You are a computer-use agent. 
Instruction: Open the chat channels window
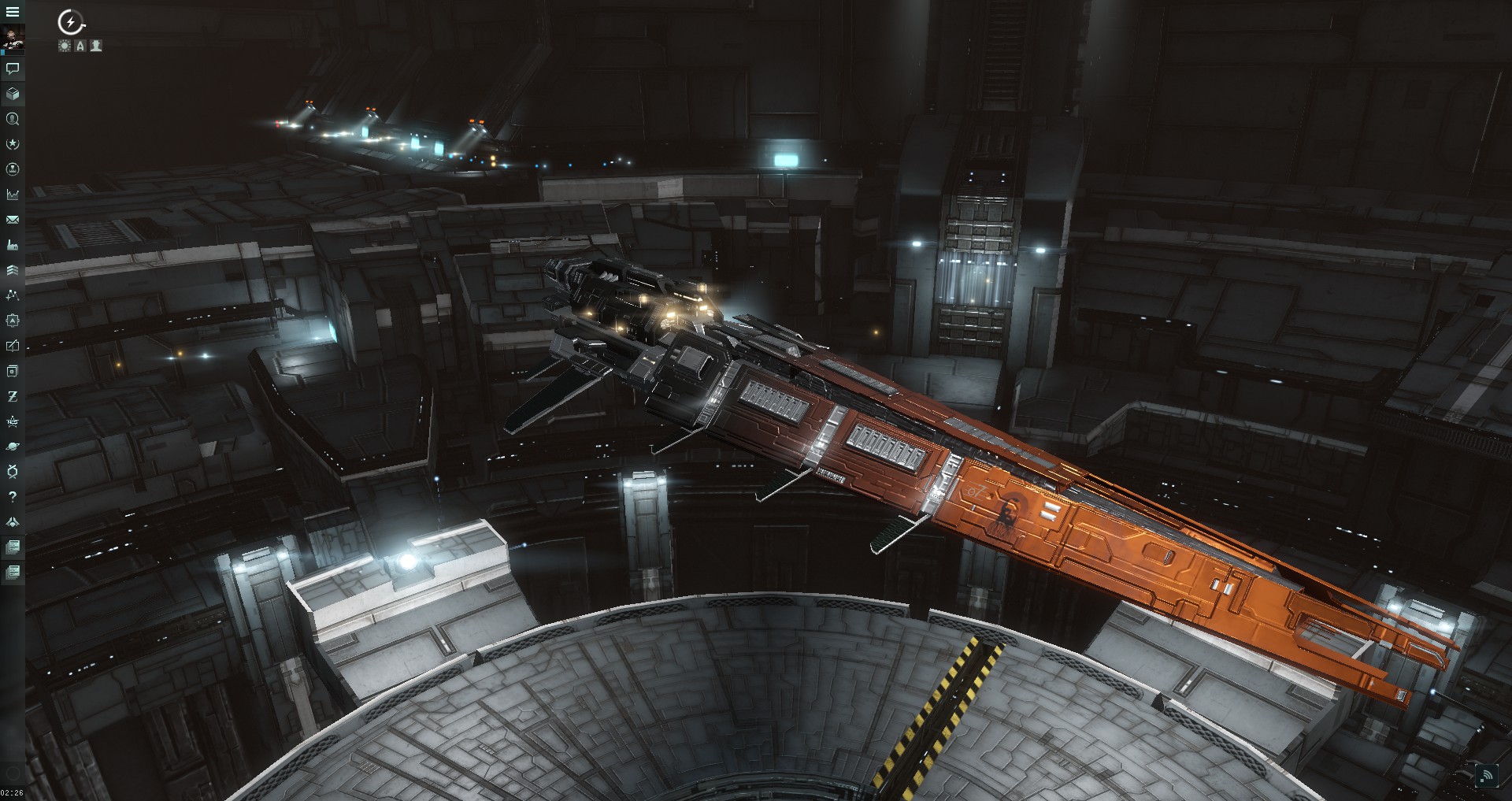[12, 71]
